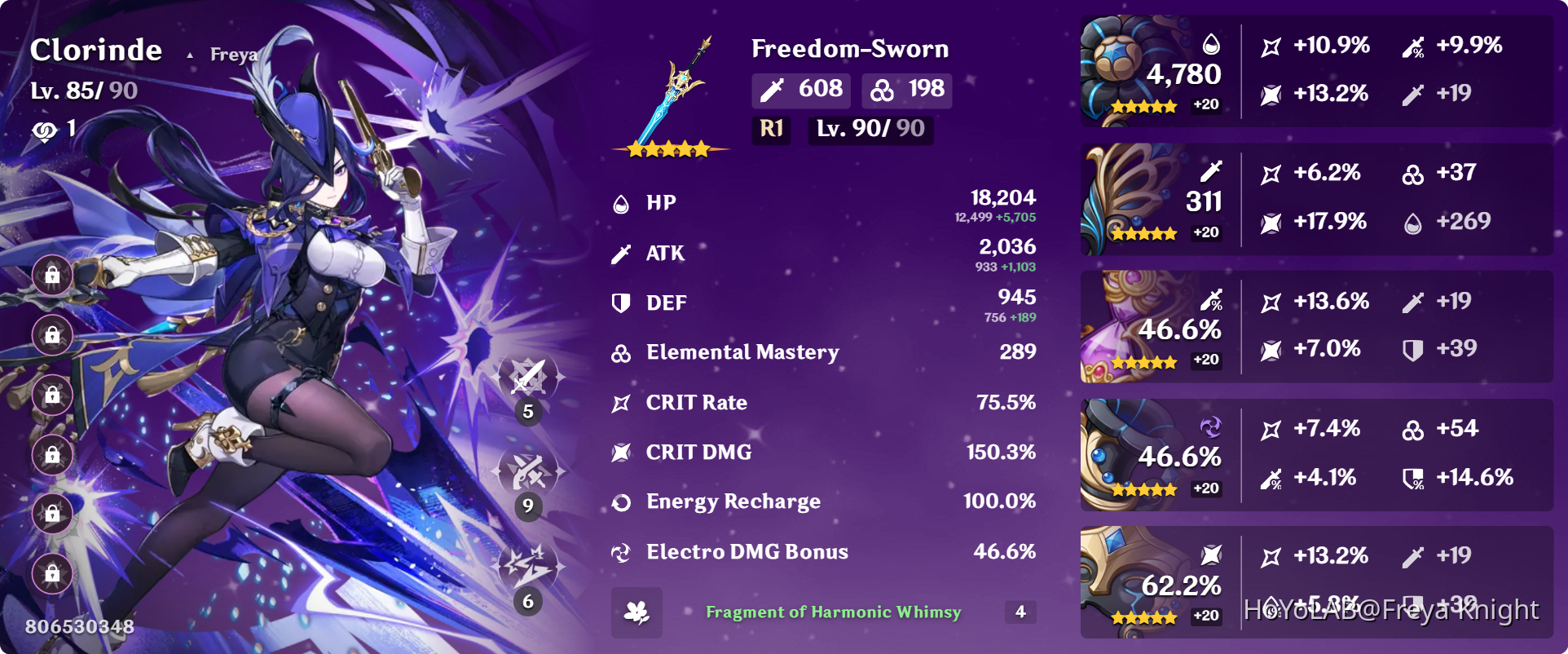Click the Fragment of Harmonic Whimsy set name
Screen dimensions: 1568x654
pos(833,612)
